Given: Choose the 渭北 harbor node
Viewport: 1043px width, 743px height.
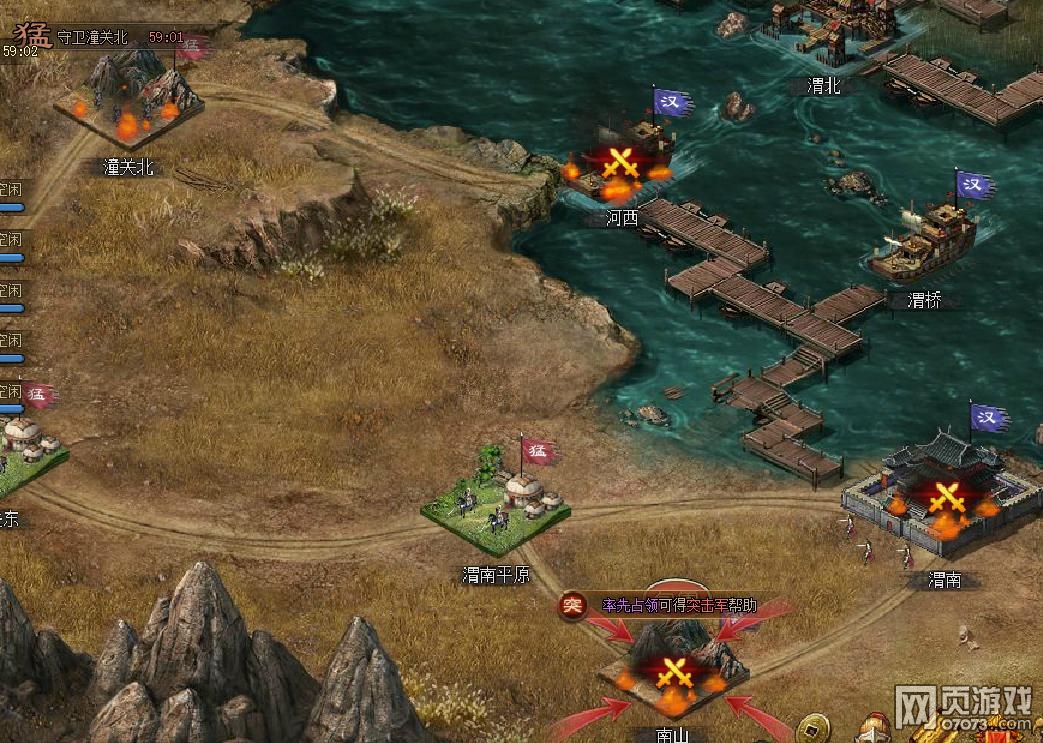Looking at the screenshot, I should click(823, 40).
